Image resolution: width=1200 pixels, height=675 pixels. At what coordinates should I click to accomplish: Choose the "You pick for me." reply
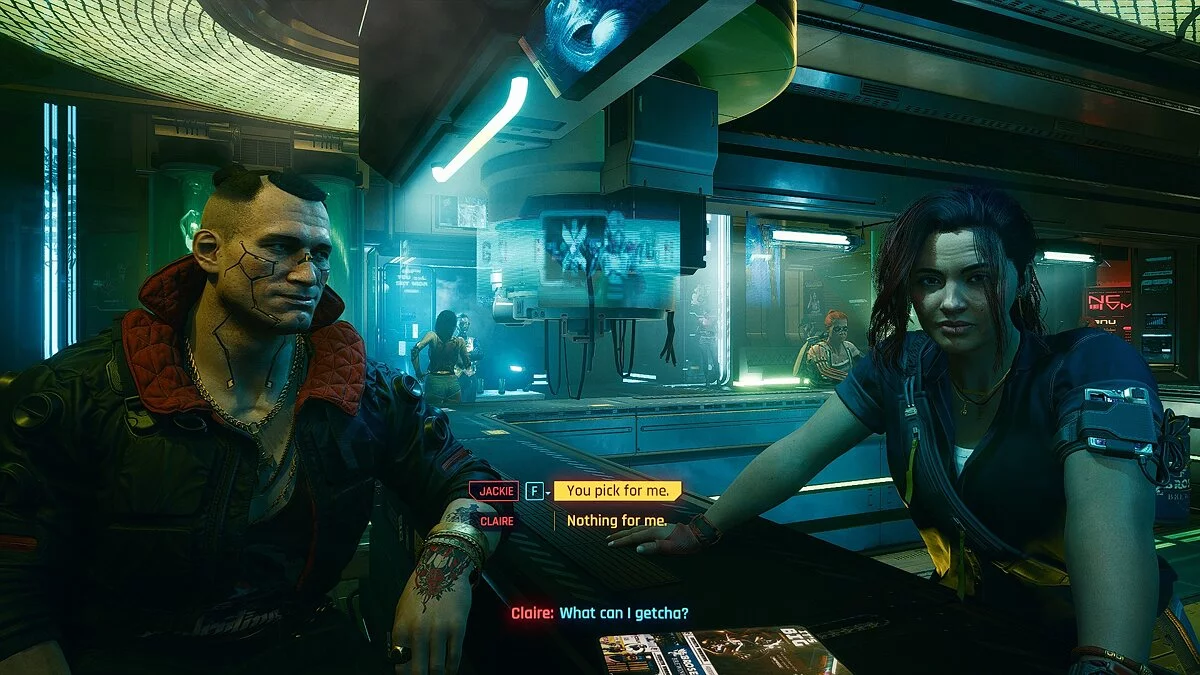point(617,490)
